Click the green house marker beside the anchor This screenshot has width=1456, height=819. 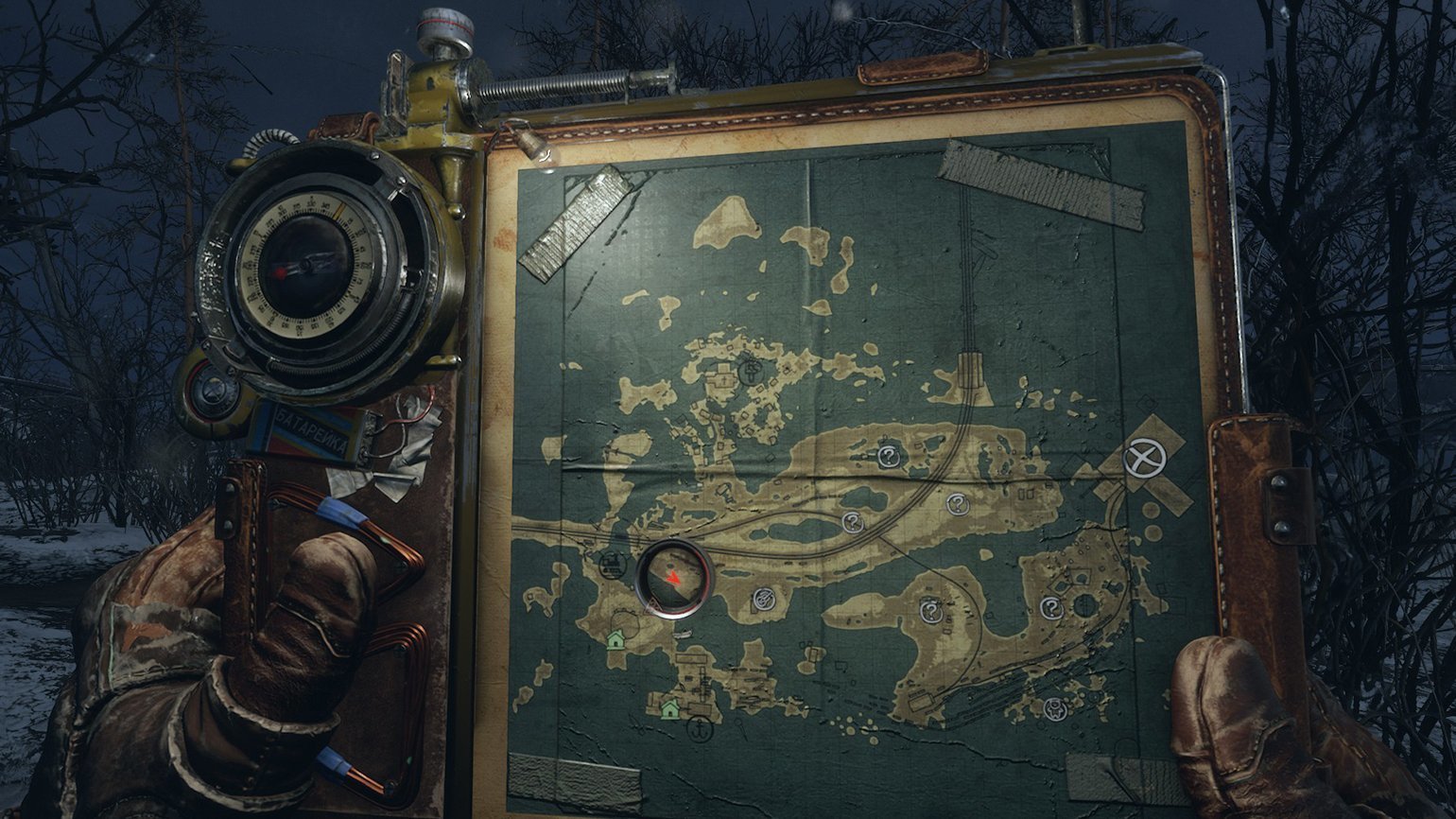click(670, 707)
